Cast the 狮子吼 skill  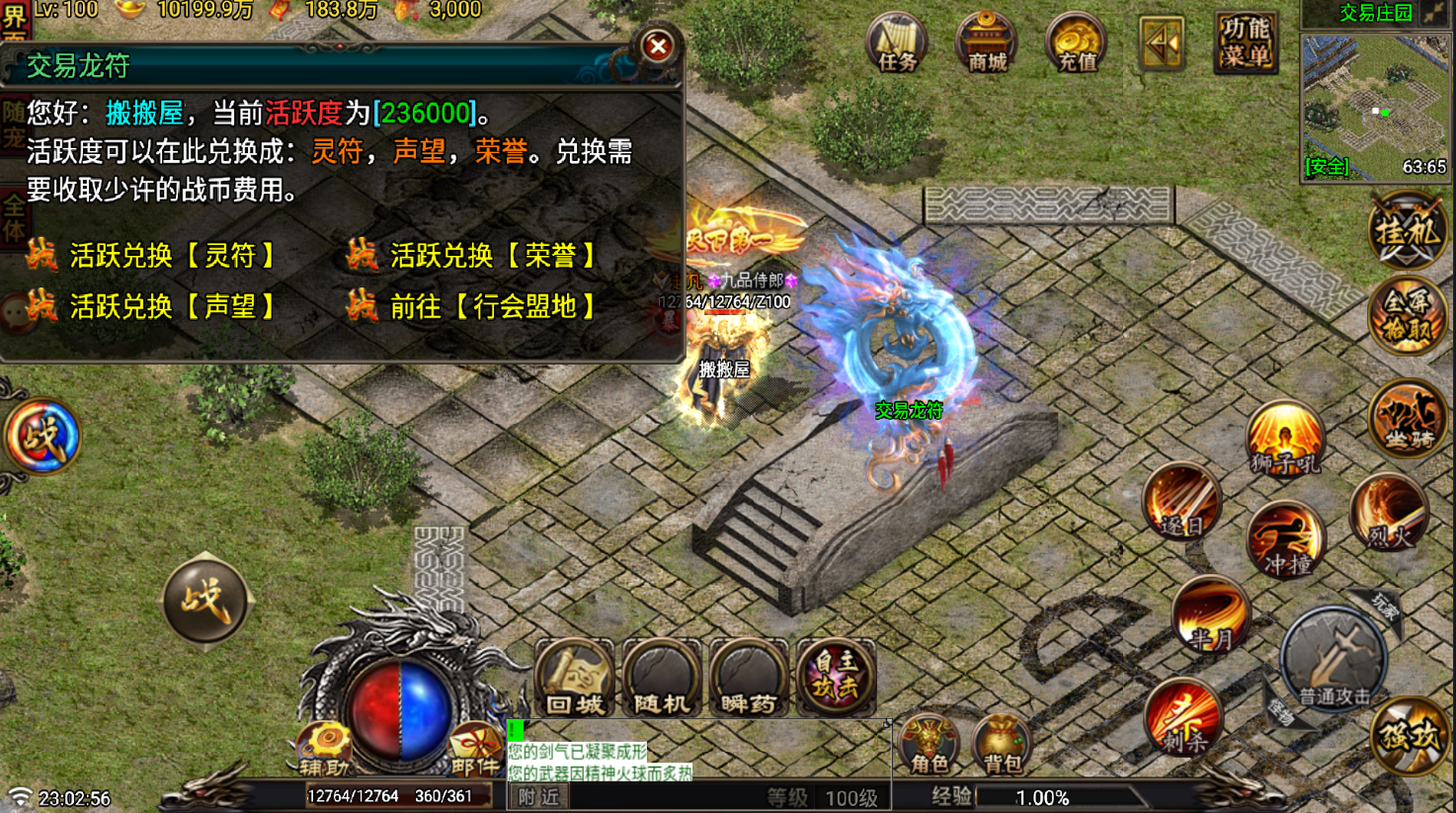click(x=1285, y=435)
